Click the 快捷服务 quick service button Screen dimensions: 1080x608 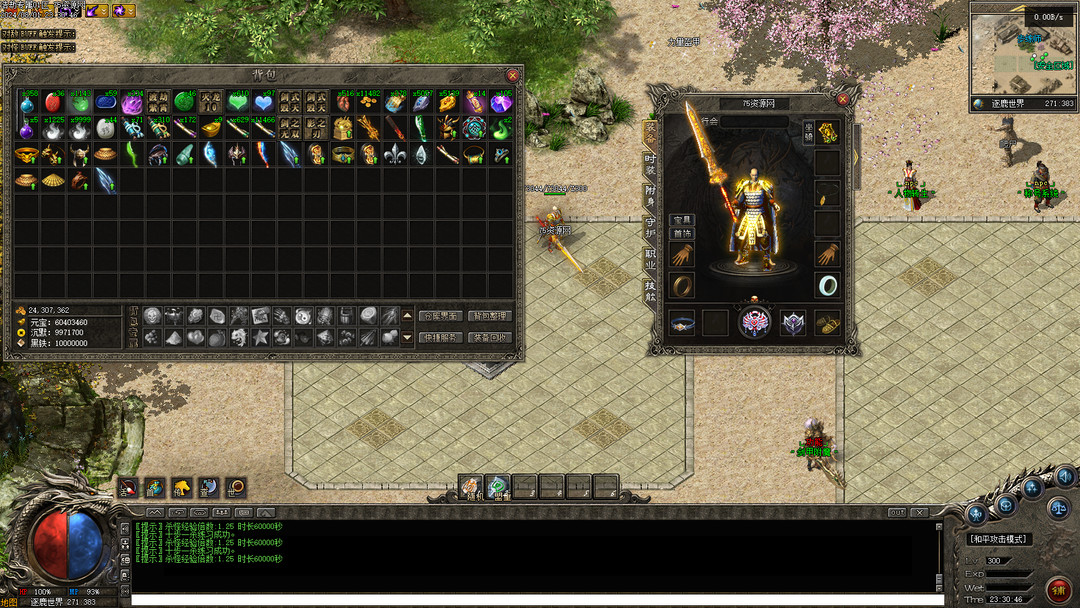440,338
